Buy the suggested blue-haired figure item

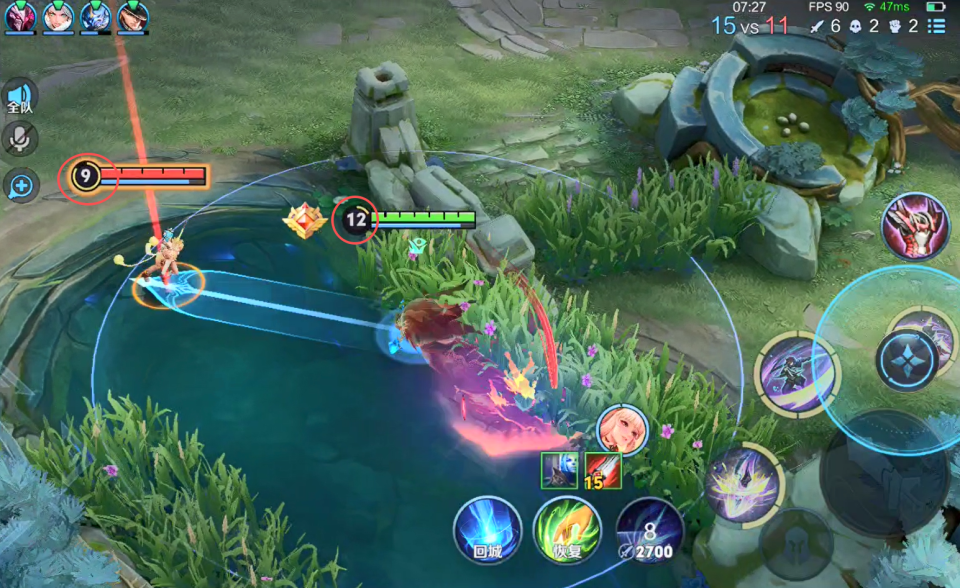pos(558,470)
